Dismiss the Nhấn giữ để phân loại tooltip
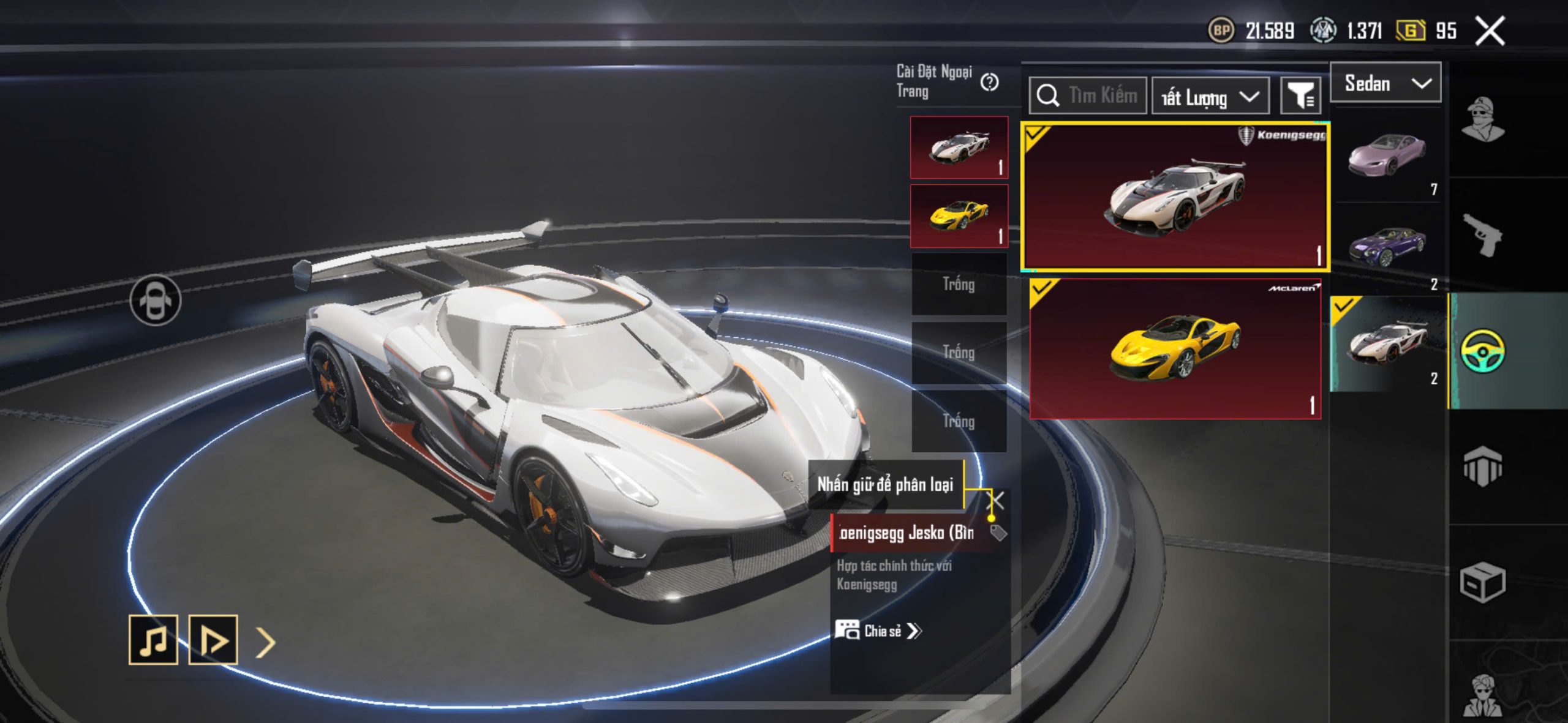Viewport: 1568px width, 723px height. pyautogui.click(x=998, y=500)
